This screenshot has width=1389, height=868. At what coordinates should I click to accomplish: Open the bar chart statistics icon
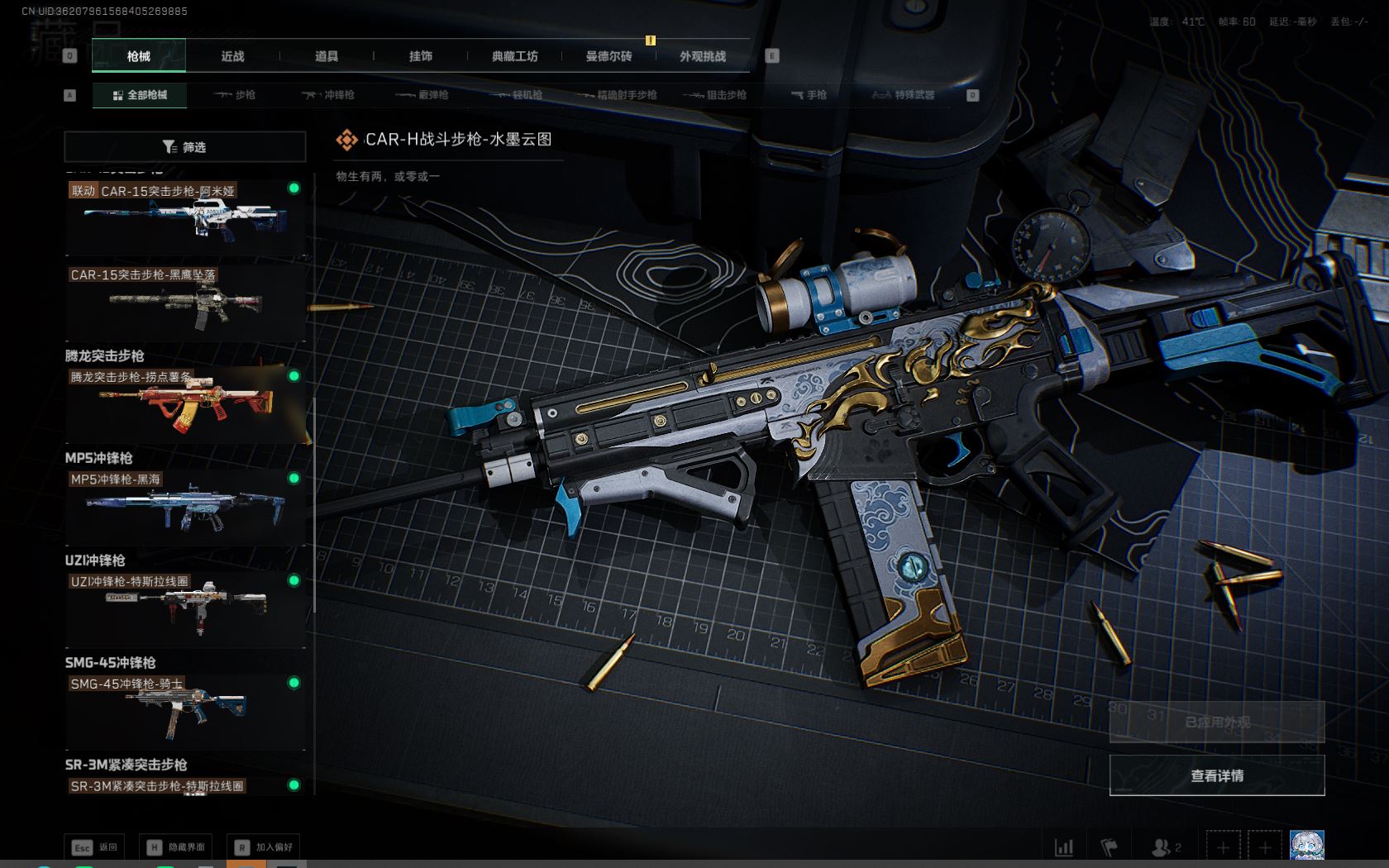pos(1064,847)
